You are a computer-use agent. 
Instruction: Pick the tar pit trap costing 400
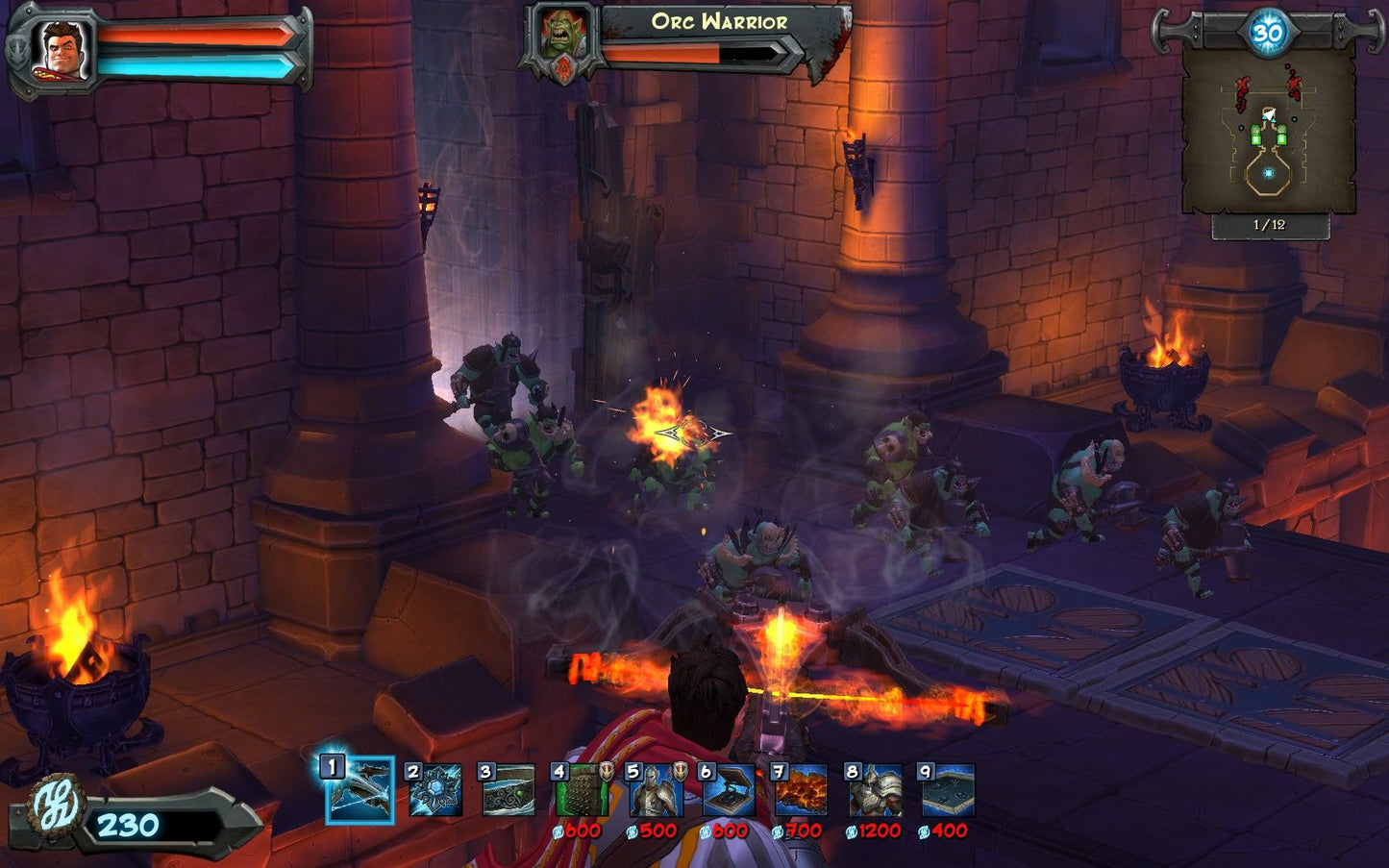948,790
